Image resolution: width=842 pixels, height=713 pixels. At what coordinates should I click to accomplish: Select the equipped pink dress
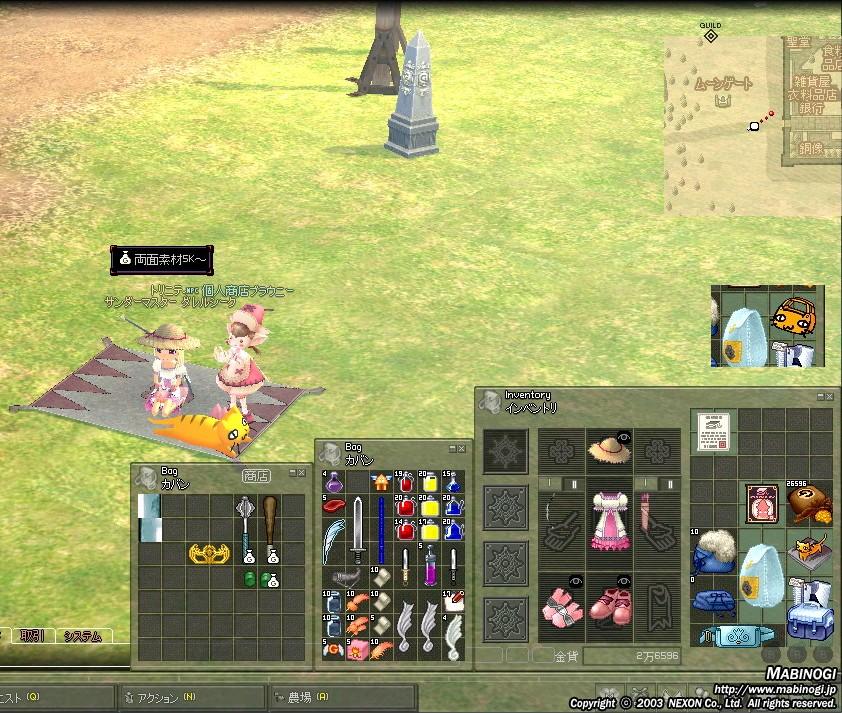pyautogui.click(x=608, y=520)
